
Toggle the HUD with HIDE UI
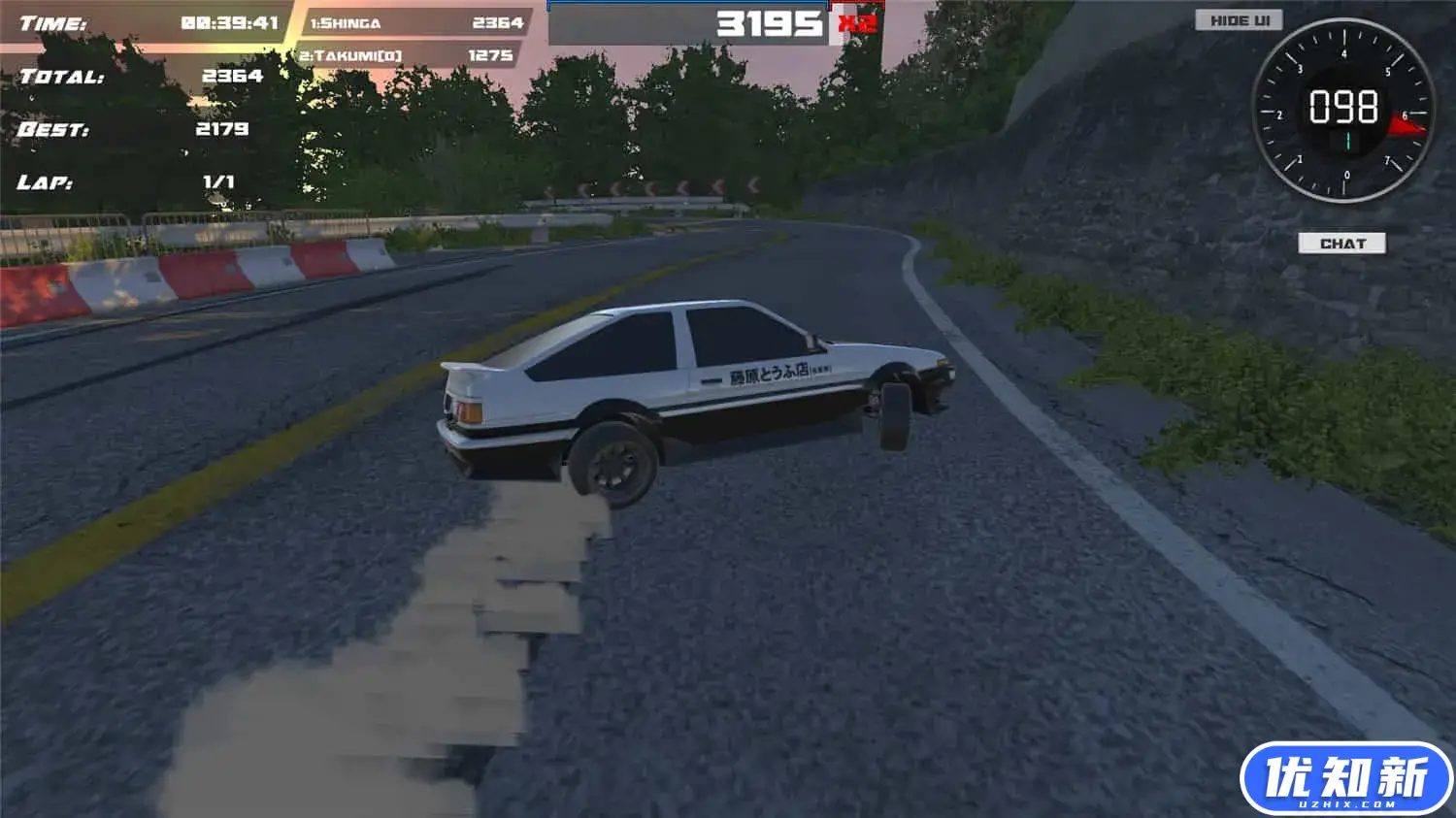[x=1238, y=19]
